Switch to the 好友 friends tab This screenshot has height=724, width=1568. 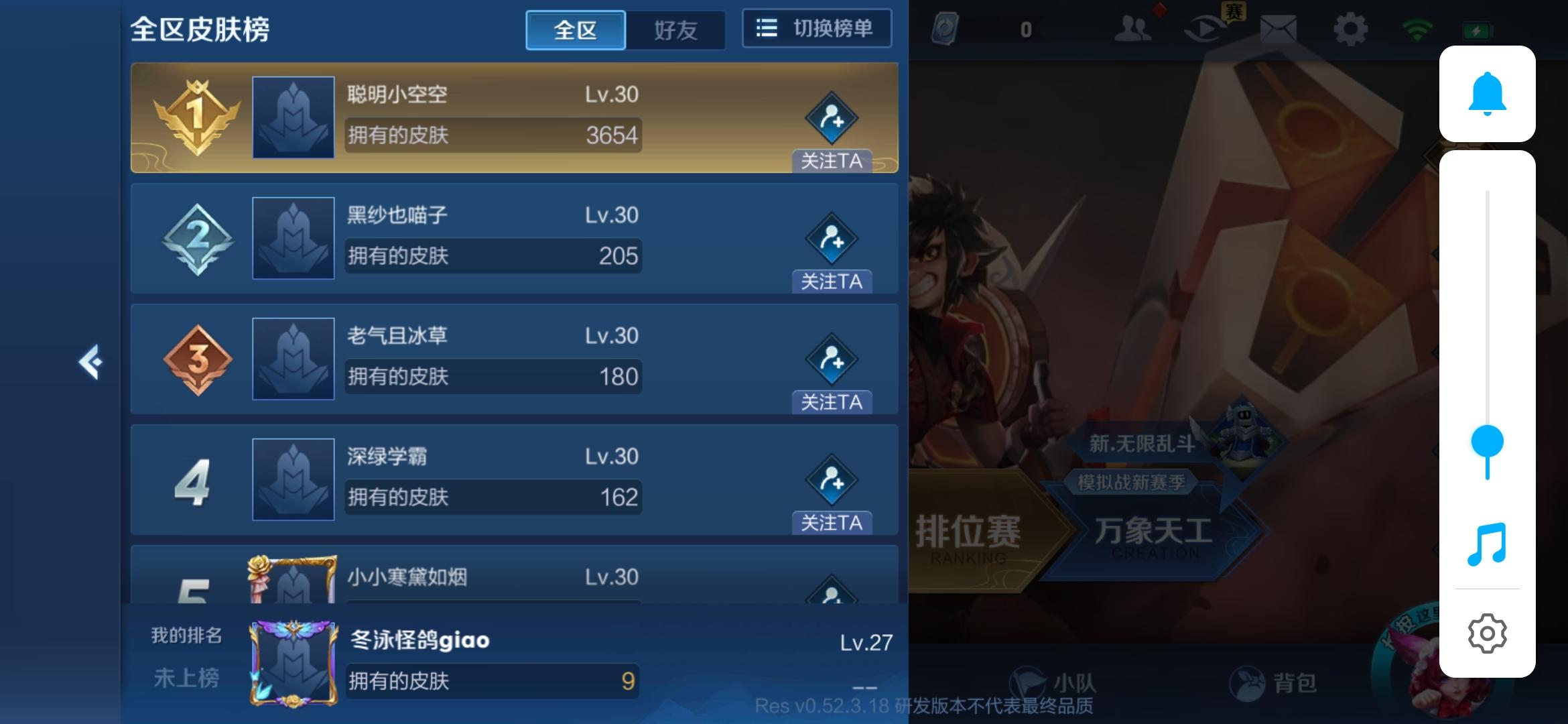[675, 29]
